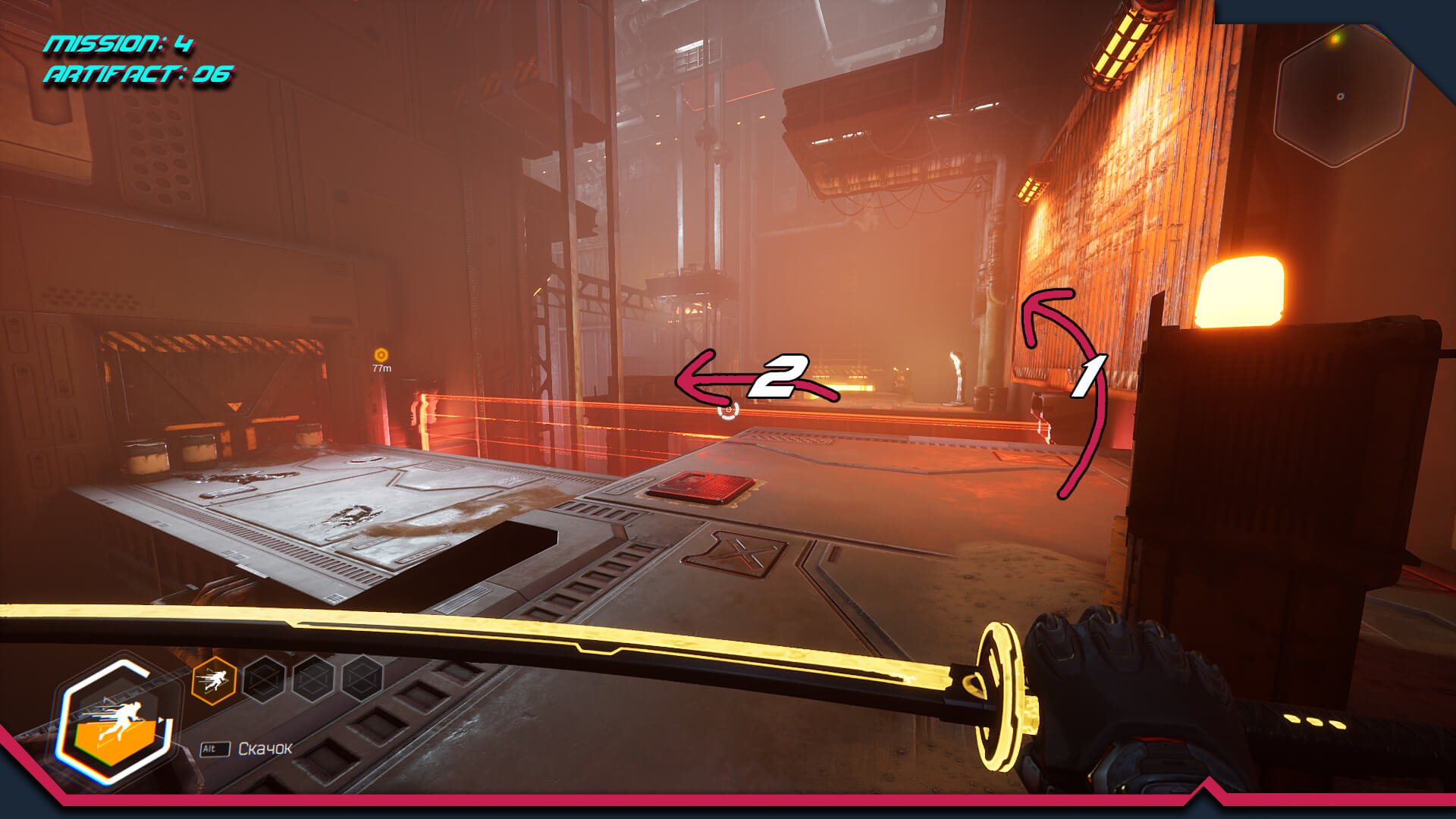The width and height of the screenshot is (1456, 819).
Task: Click the first empty ability slot hexagon
Action: tap(263, 679)
